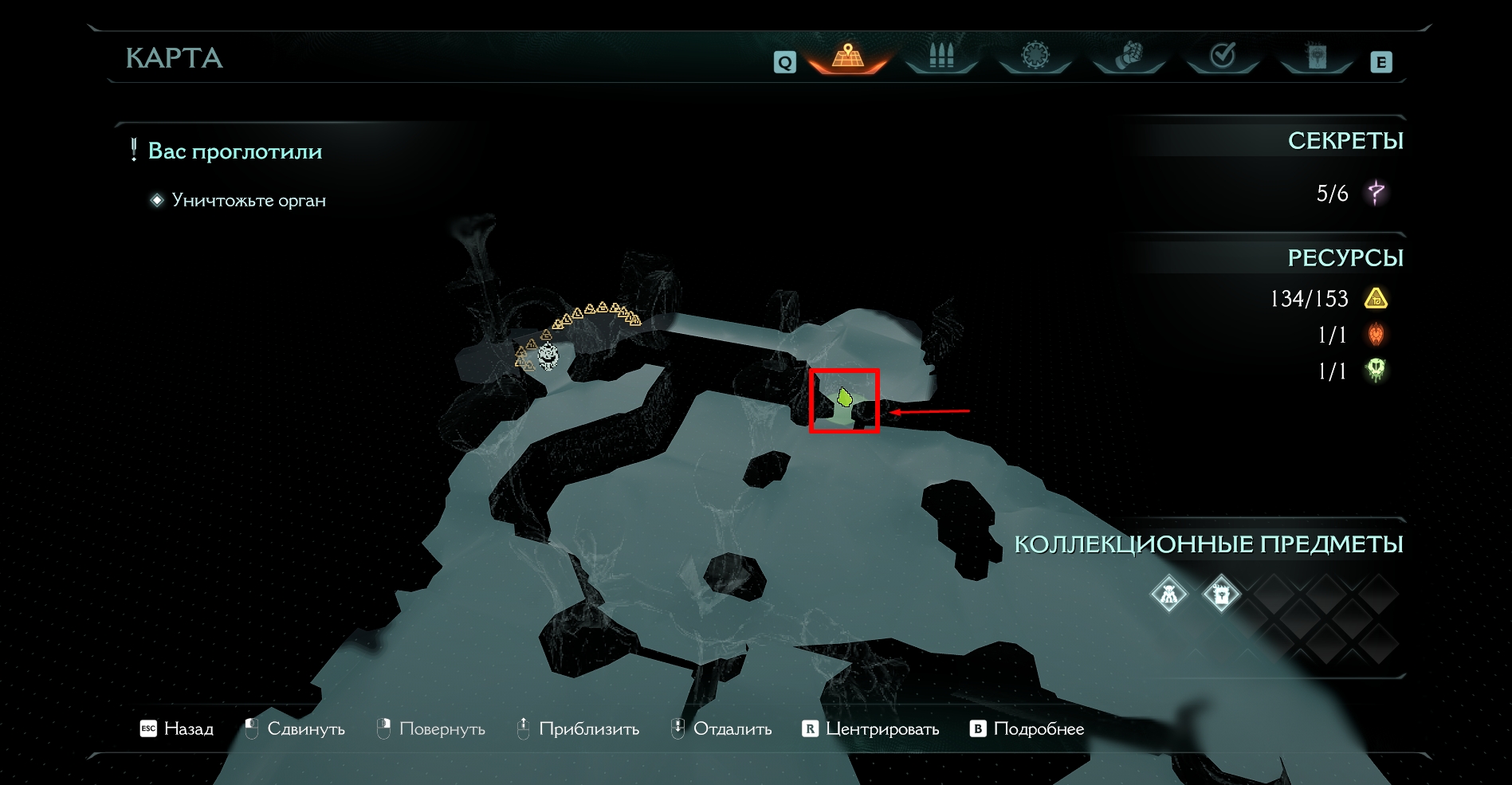The height and width of the screenshot is (785, 1512).
Task: Select the map tab with the pin icon
Action: click(847, 57)
